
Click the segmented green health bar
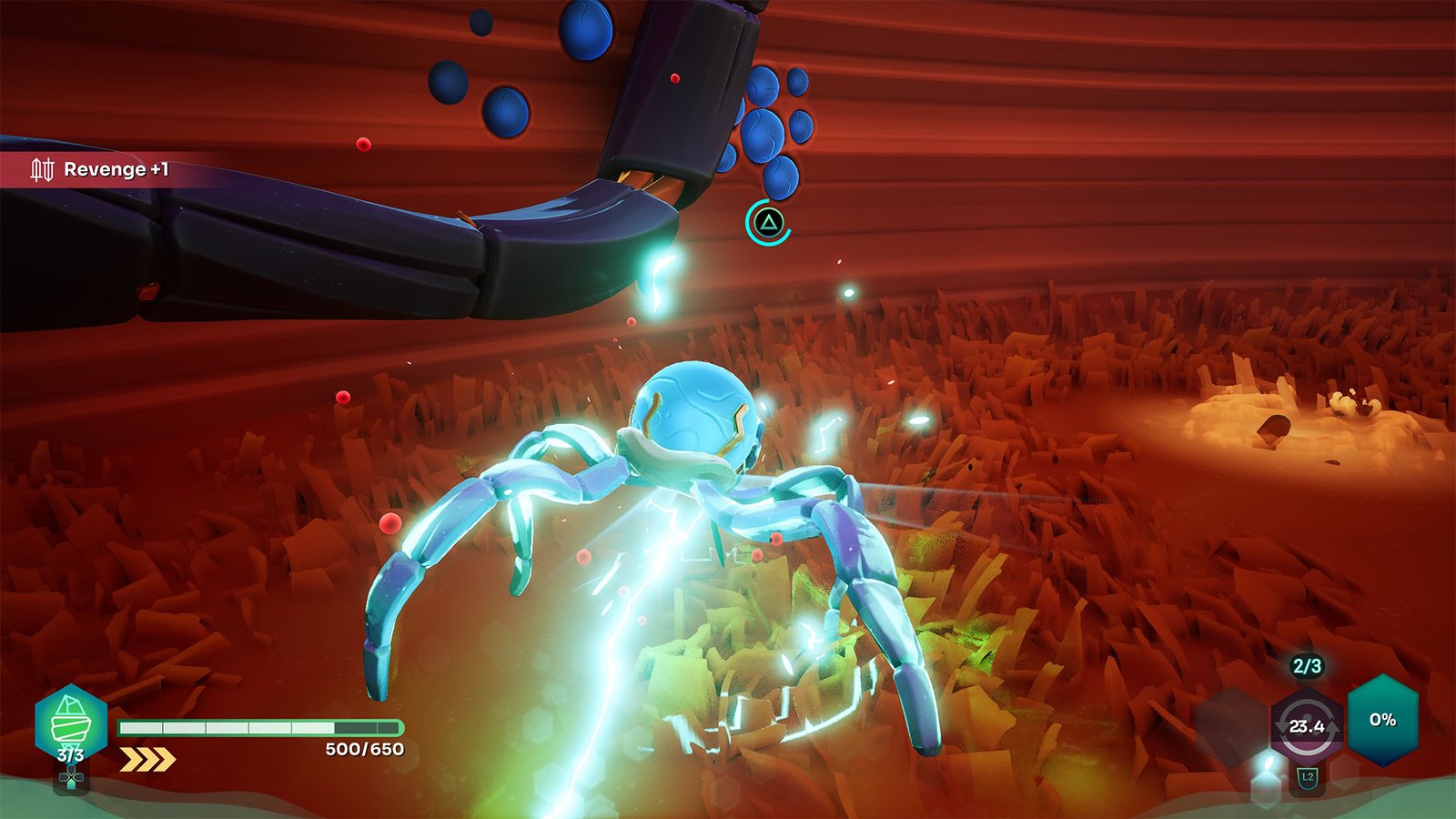261,728
